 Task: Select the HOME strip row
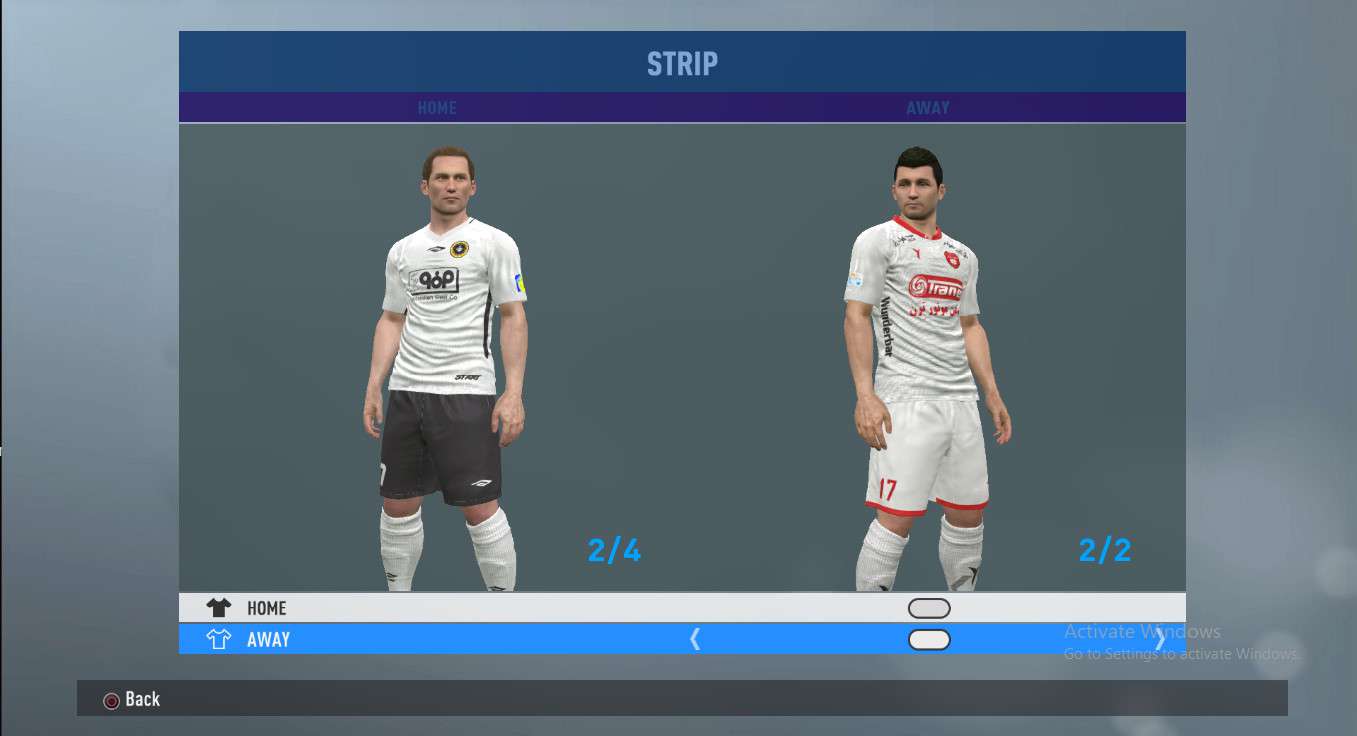tap(266, 608)
